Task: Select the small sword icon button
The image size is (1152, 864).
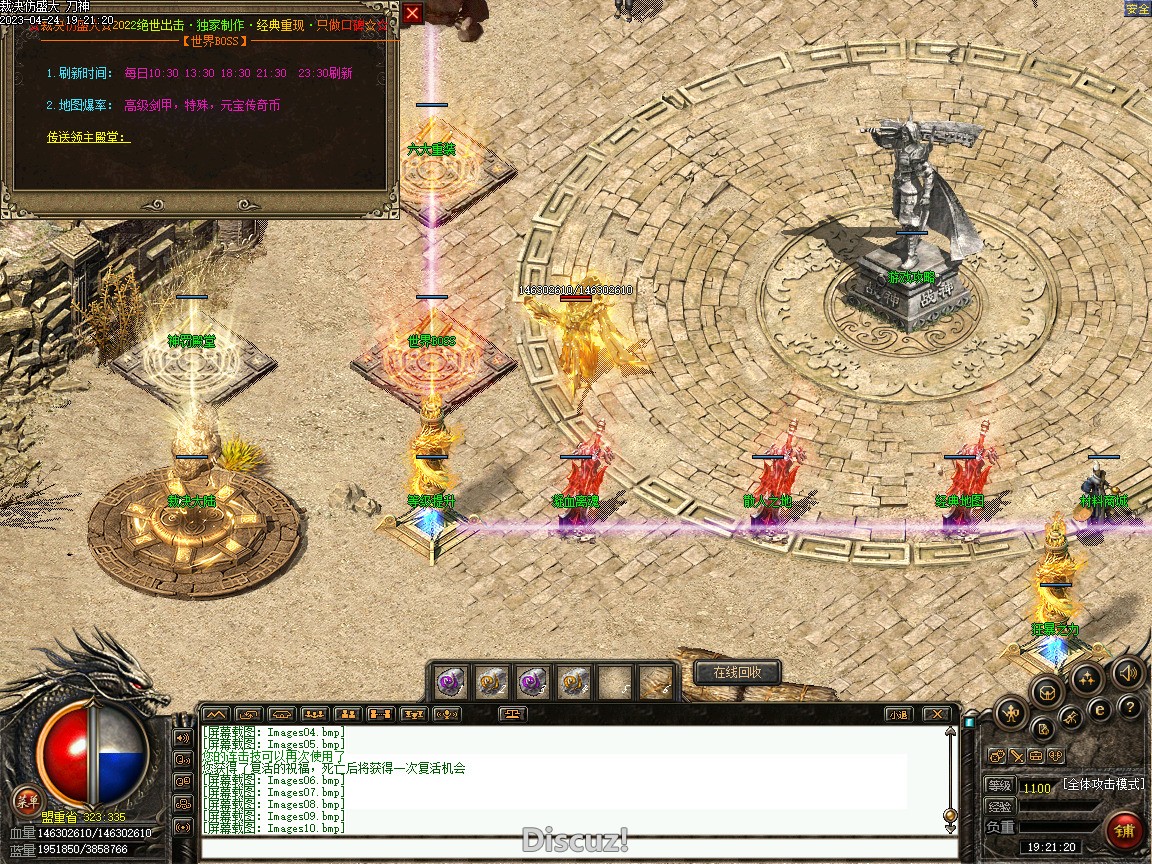Action: click(1015, 756)
